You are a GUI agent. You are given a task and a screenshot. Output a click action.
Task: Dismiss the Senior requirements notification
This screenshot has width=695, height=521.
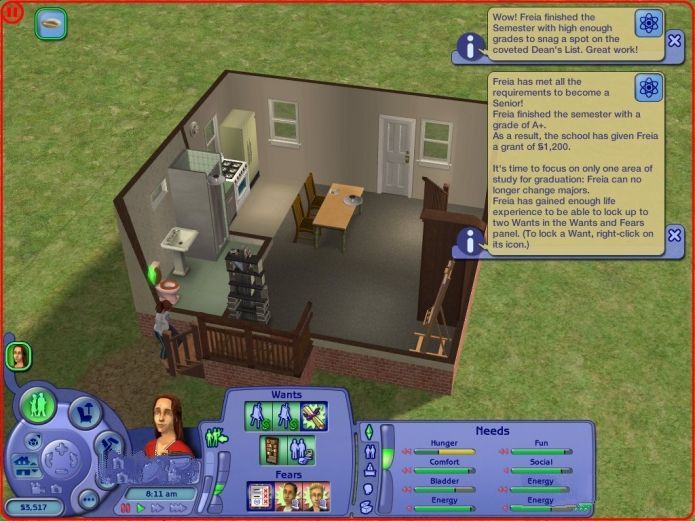(x=675, y=235)
